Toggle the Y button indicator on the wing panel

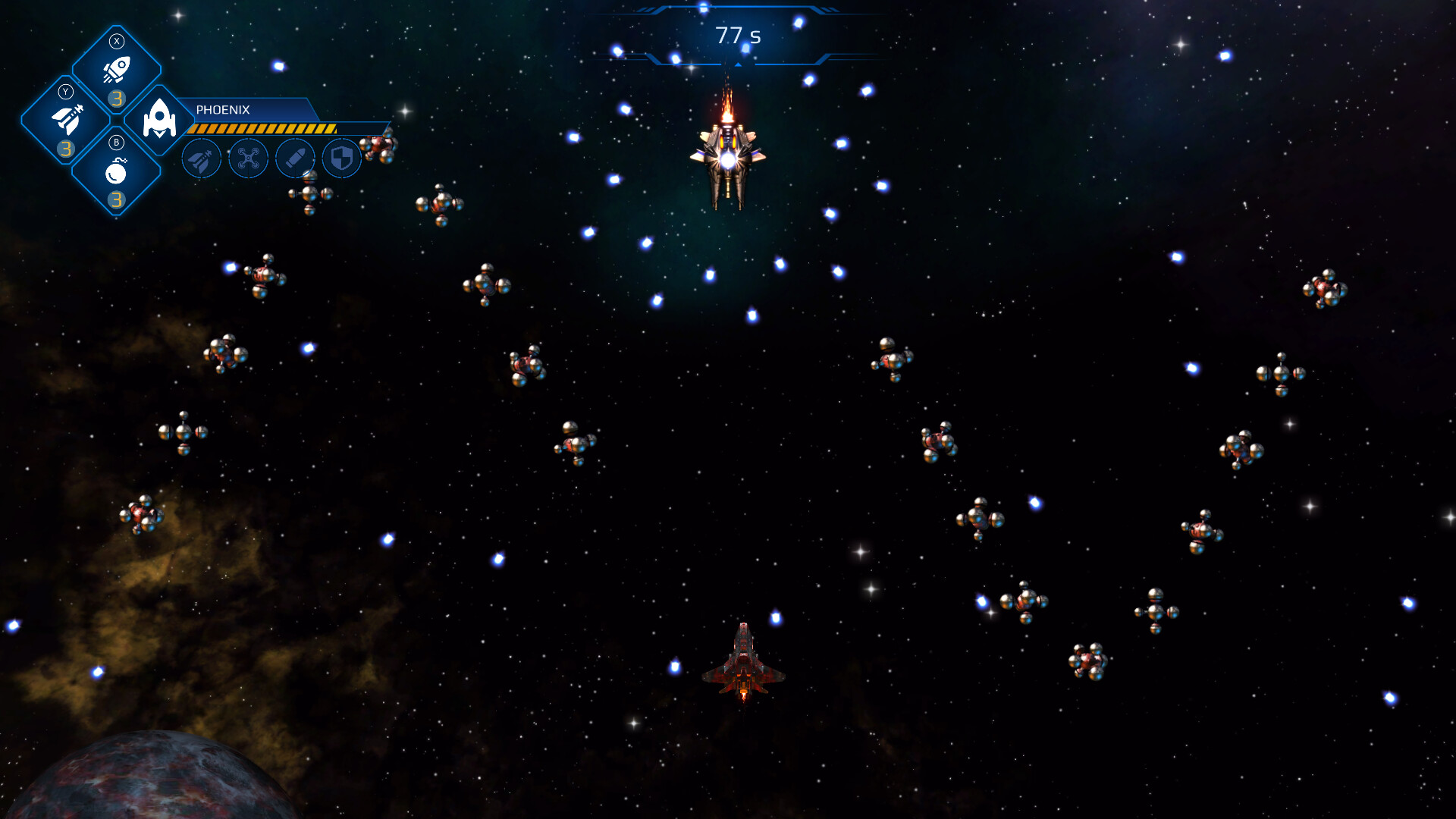[x=64, y=93]
